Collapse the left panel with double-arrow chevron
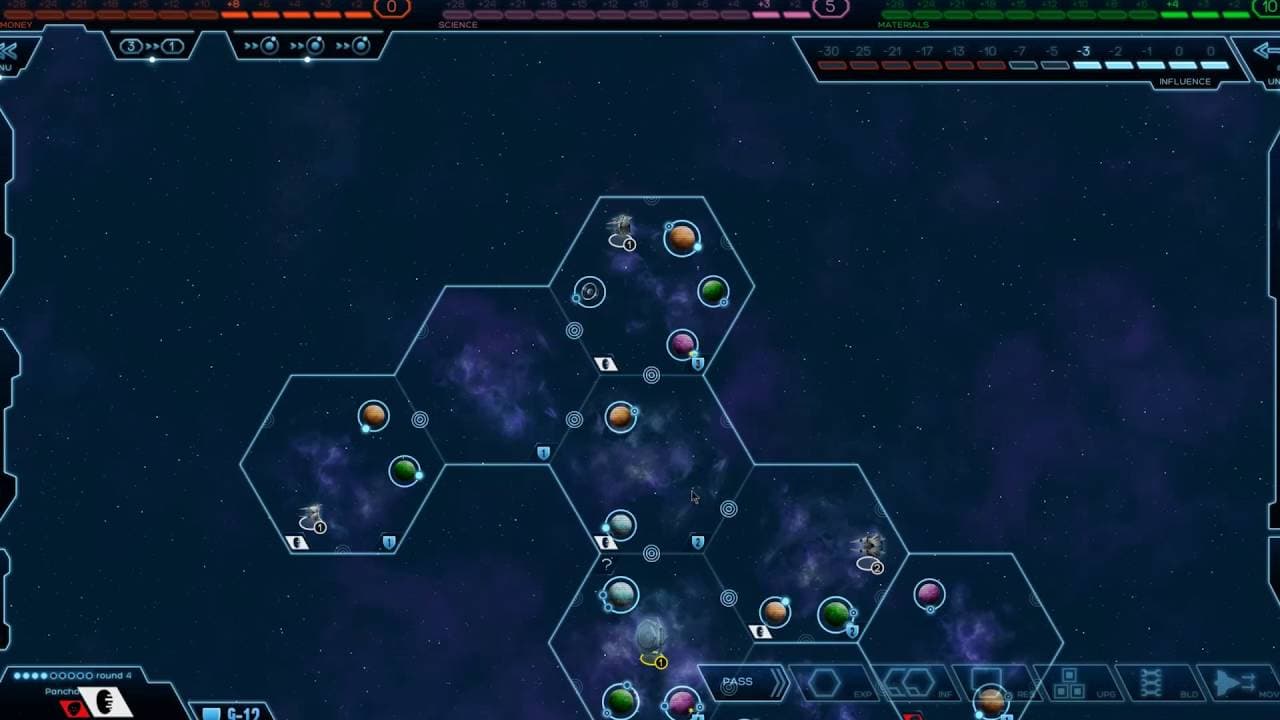This screenshot has width=1280, height=720. [10, 45]
